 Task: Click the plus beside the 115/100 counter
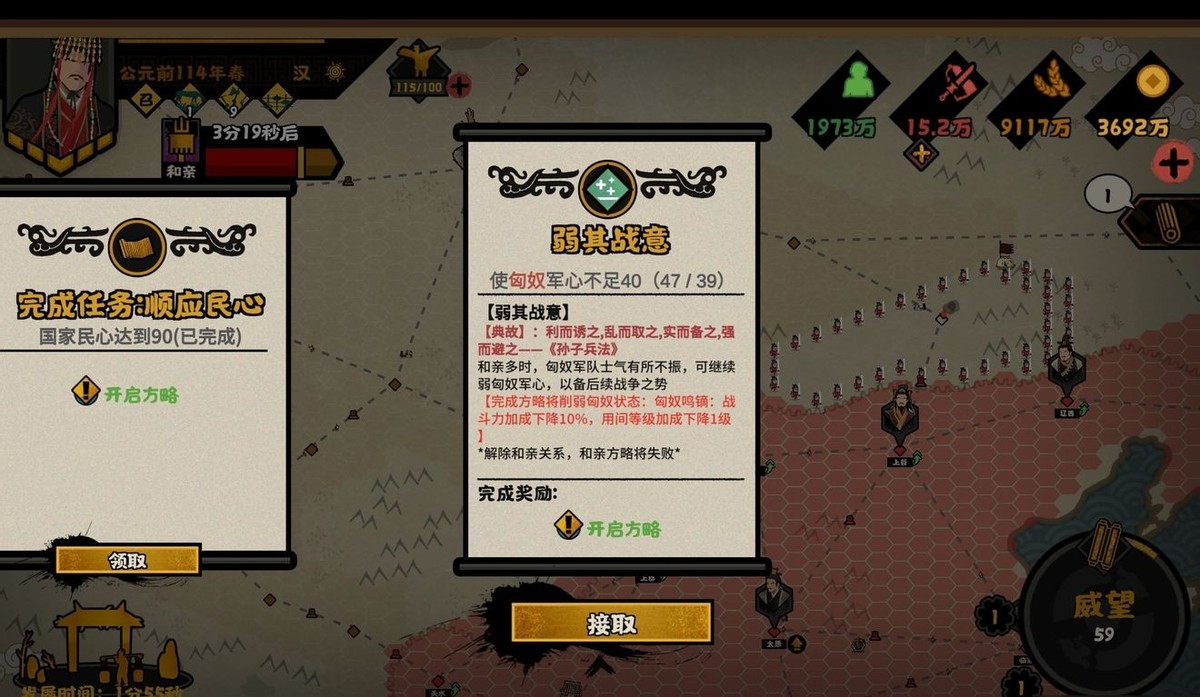(460, 86)
